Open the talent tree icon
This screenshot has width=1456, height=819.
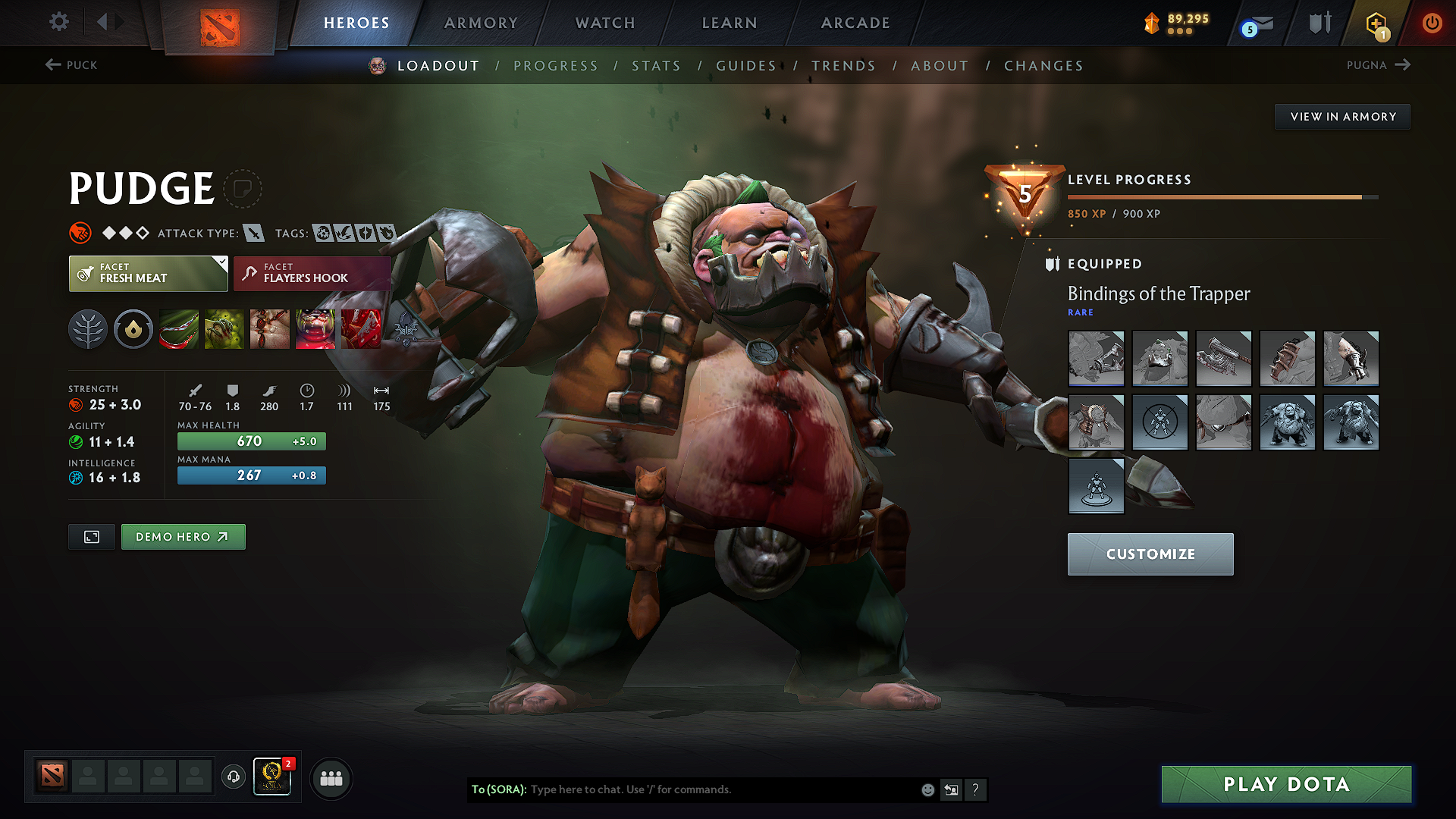tap(88, 328)
